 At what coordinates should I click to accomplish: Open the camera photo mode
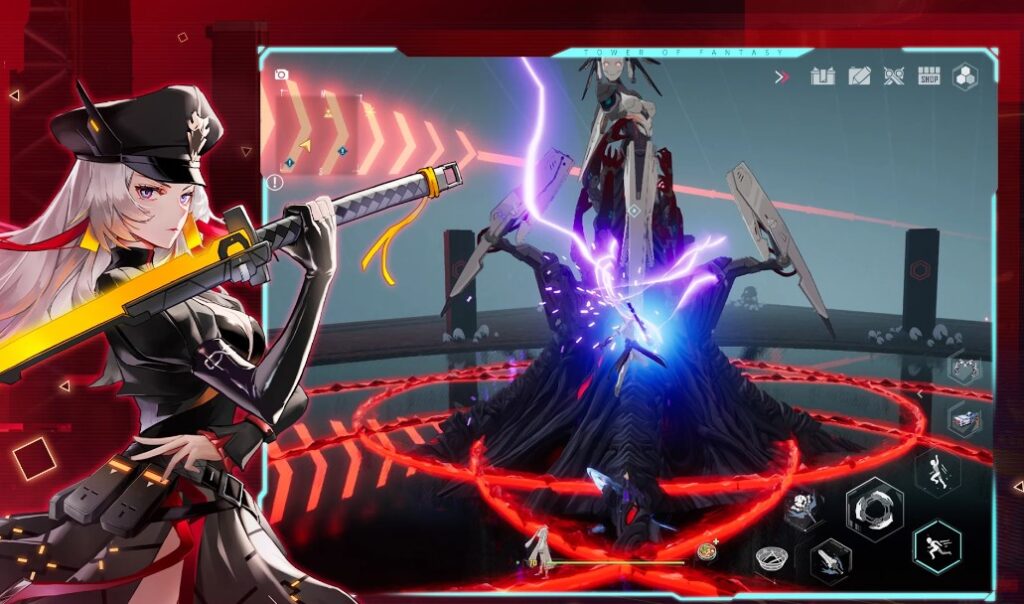[x=281, y=74]
